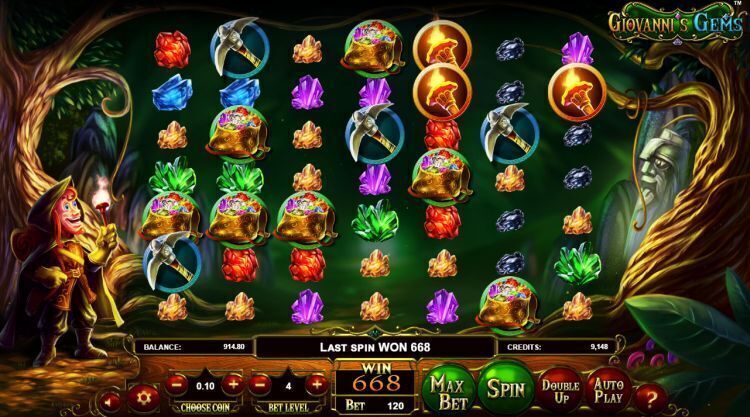
Task: Activate the Double Up gamble
Action: click(x=561, y=386)
